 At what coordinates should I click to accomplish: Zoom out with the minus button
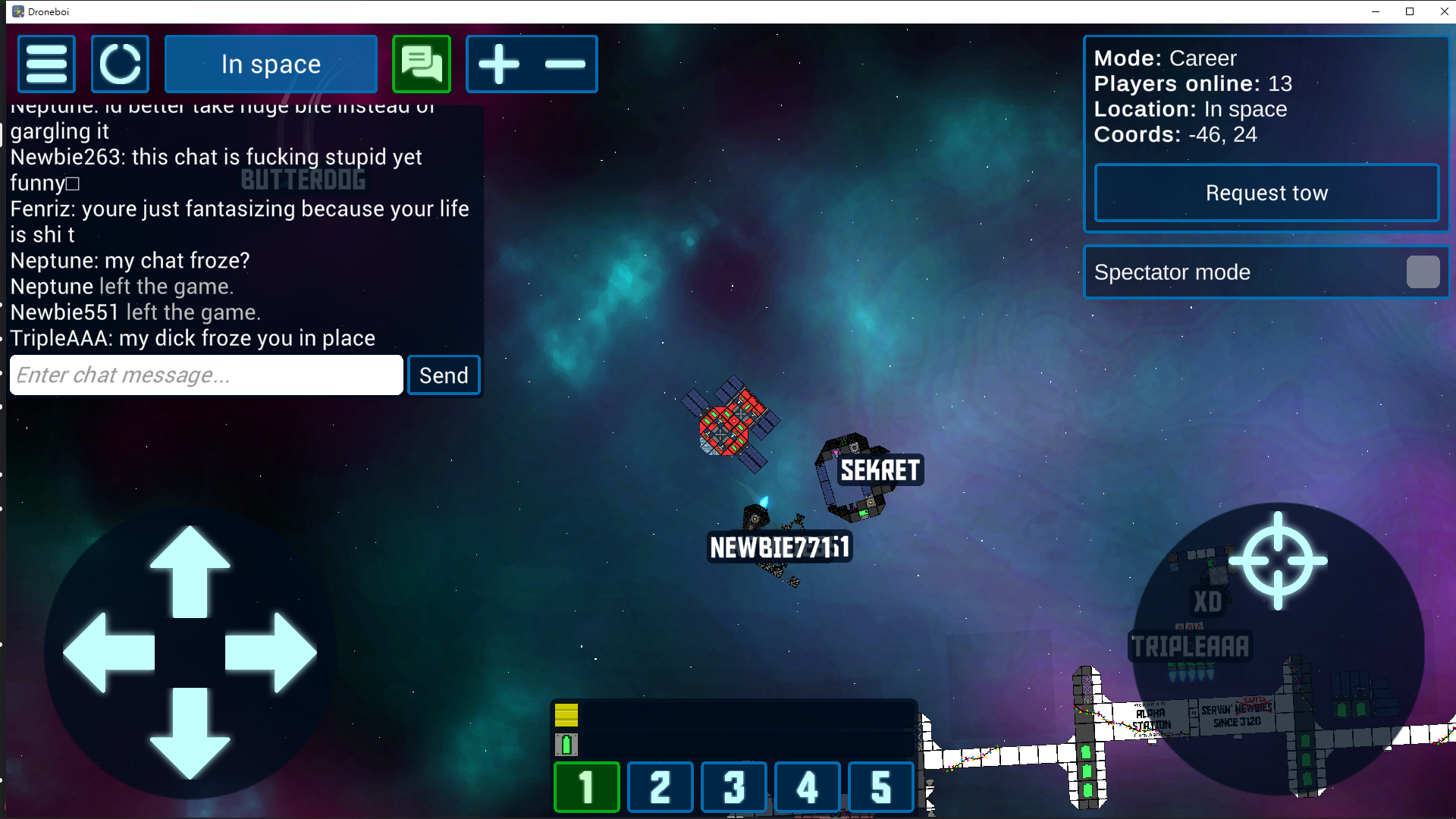click(565, 64)
